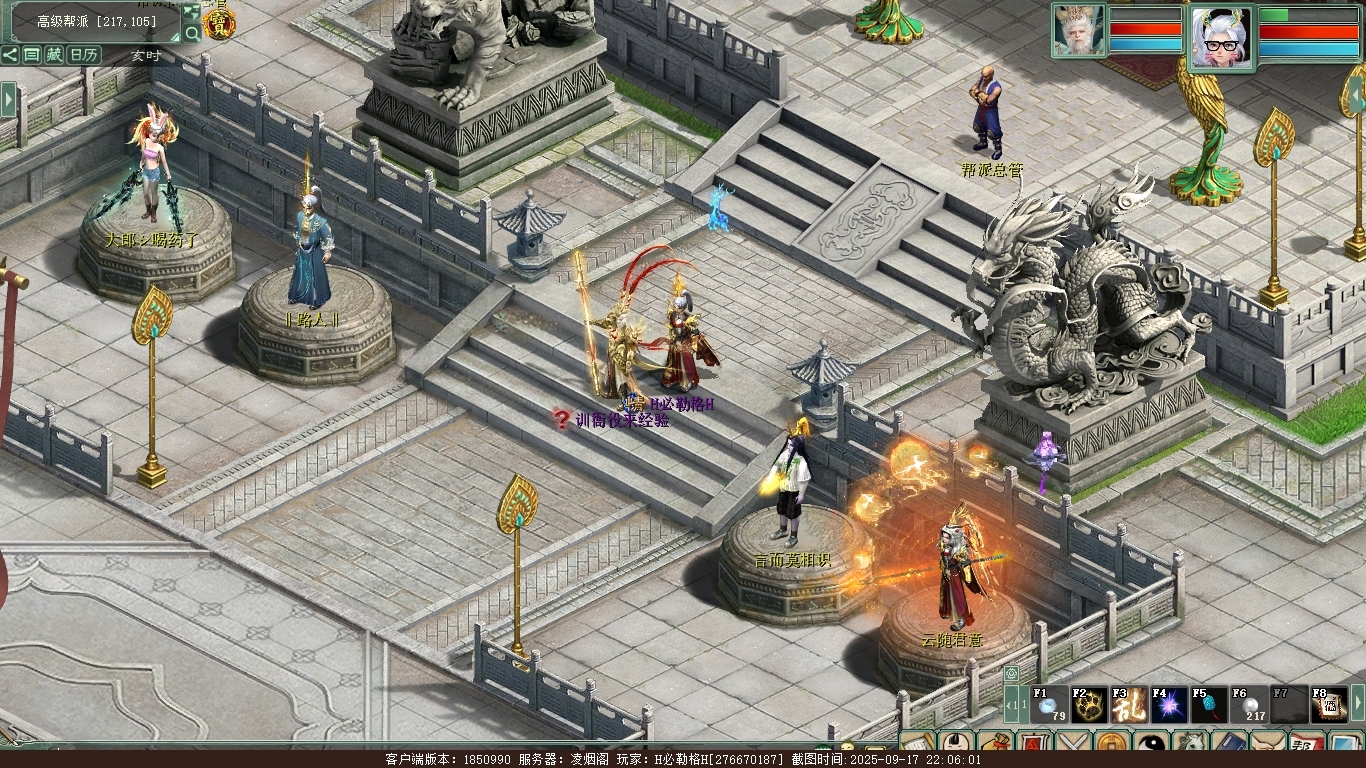Cast the F4 purple starburst skill
Viewport: 1366px width, 768px height.
pos(1169,705)
